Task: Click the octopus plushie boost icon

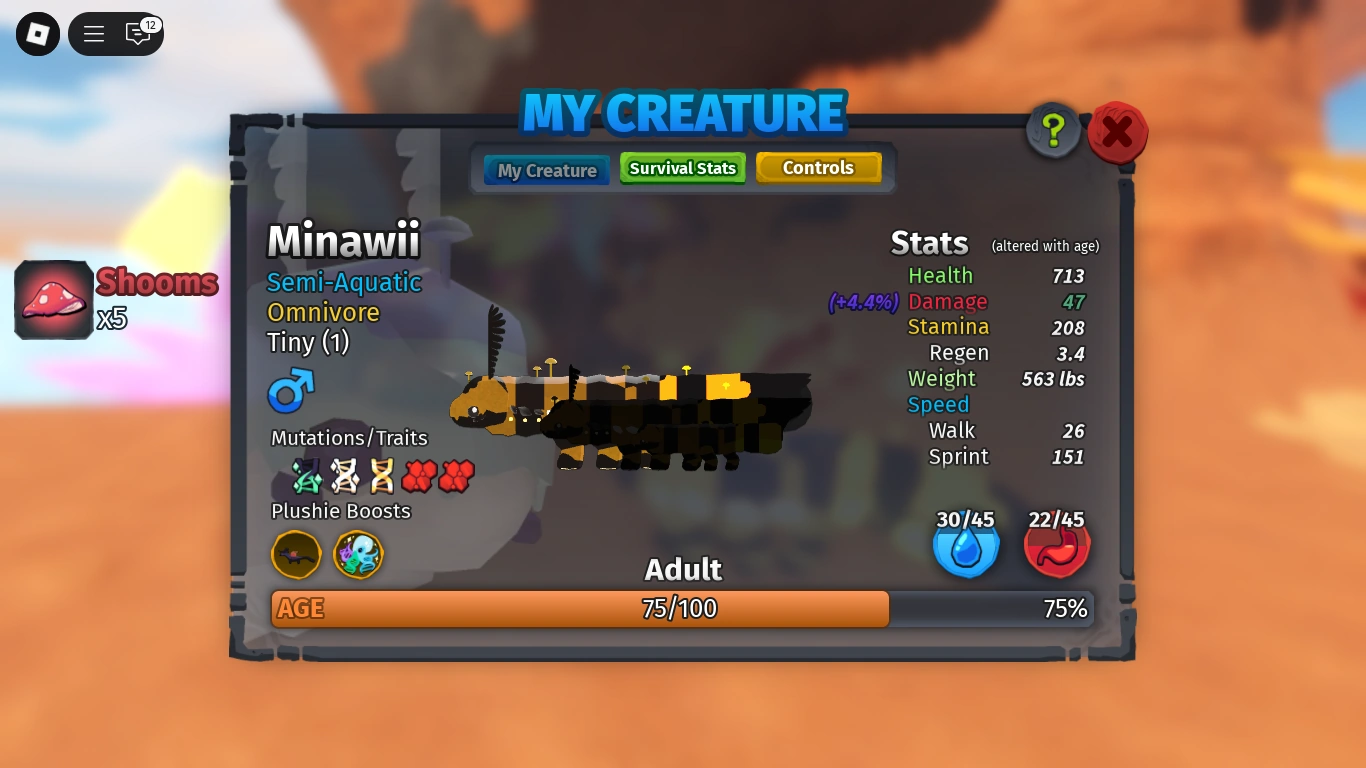Action: [358, 555]
